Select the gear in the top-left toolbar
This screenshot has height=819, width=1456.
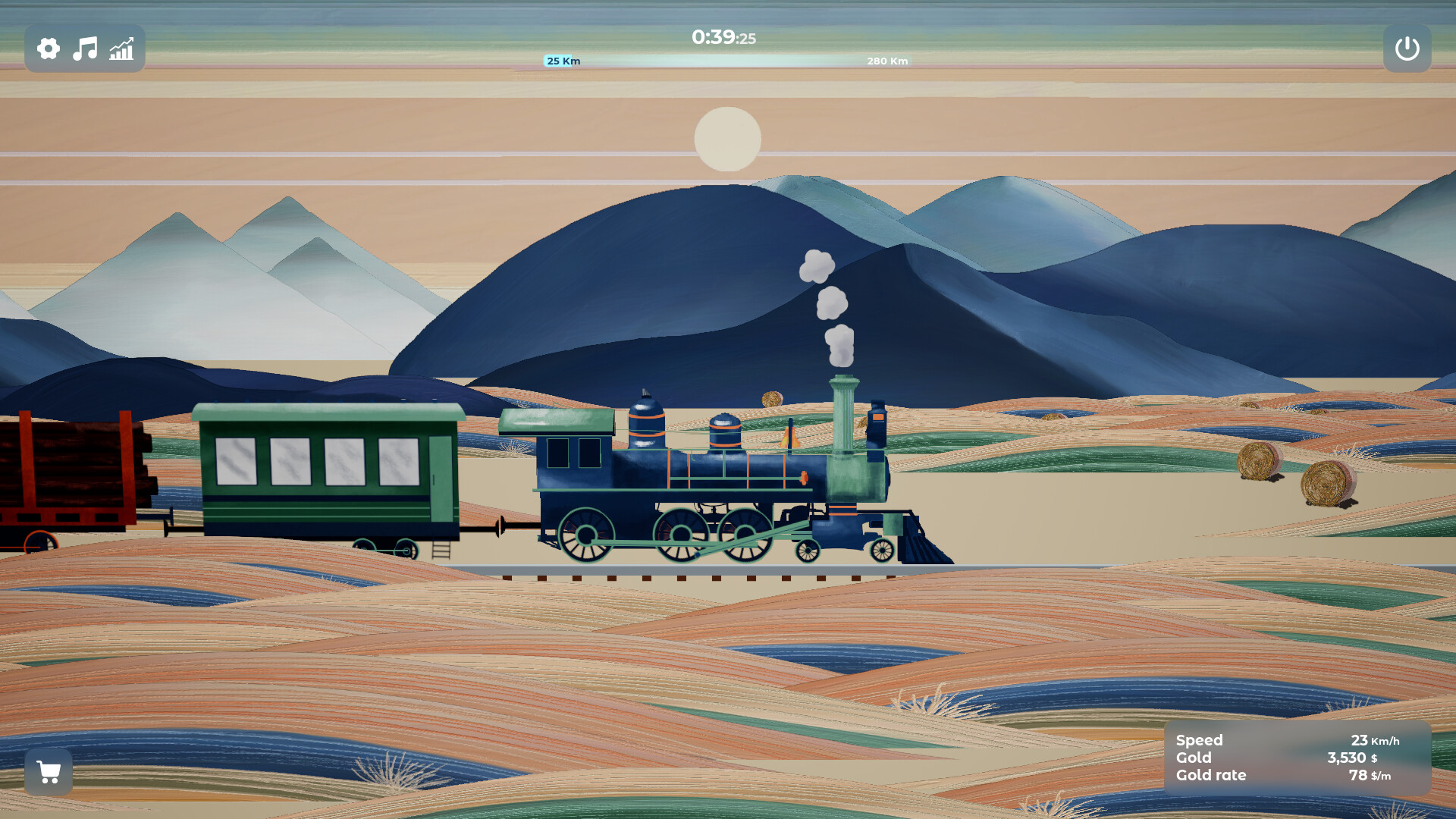tap(48, 49)
